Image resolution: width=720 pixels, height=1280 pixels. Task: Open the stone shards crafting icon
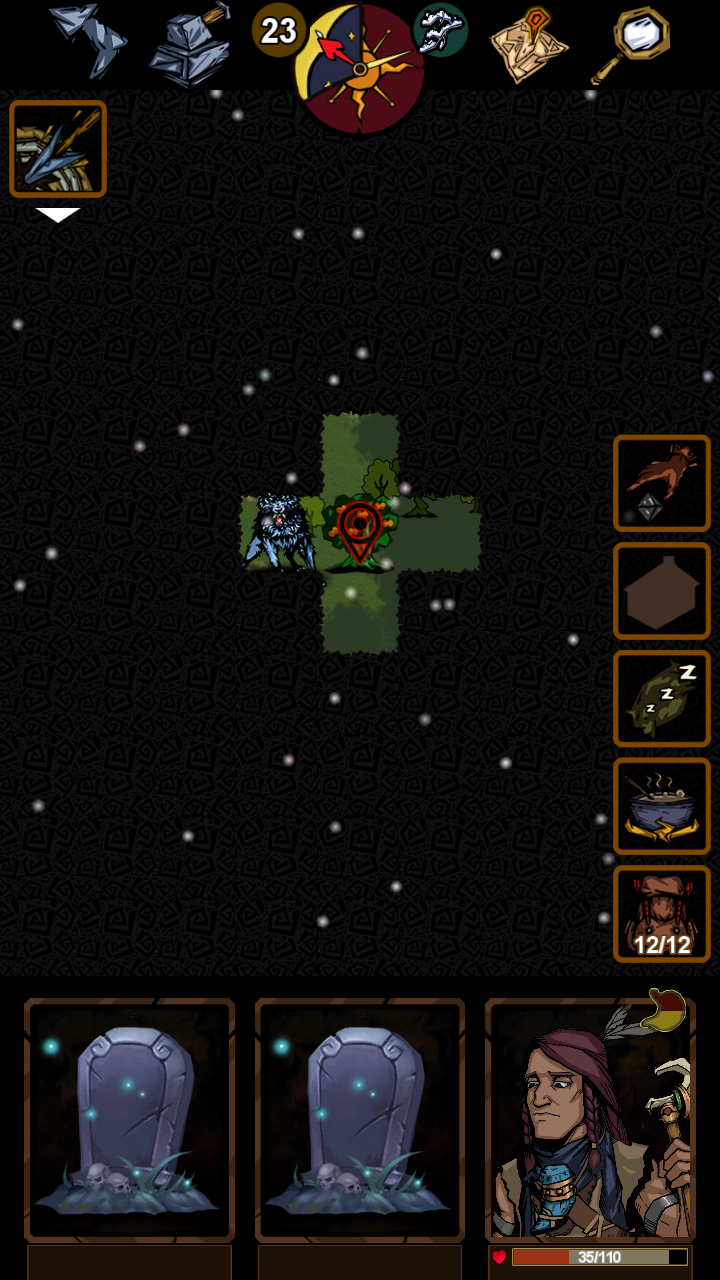(88, 40)
